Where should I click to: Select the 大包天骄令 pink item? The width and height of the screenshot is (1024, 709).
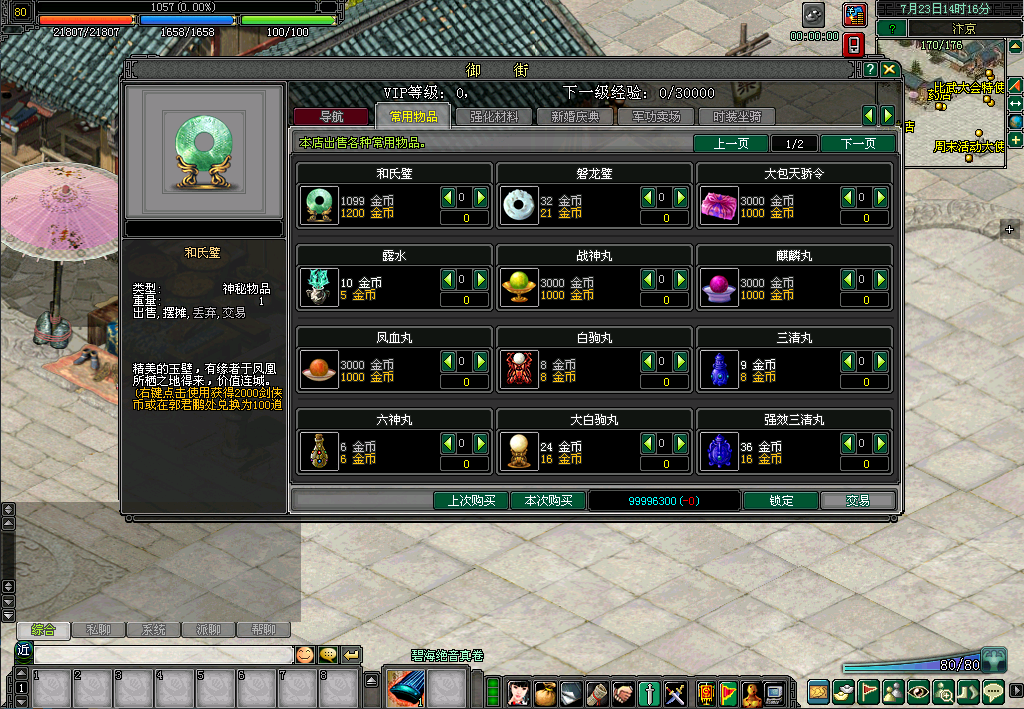[719, 206]
